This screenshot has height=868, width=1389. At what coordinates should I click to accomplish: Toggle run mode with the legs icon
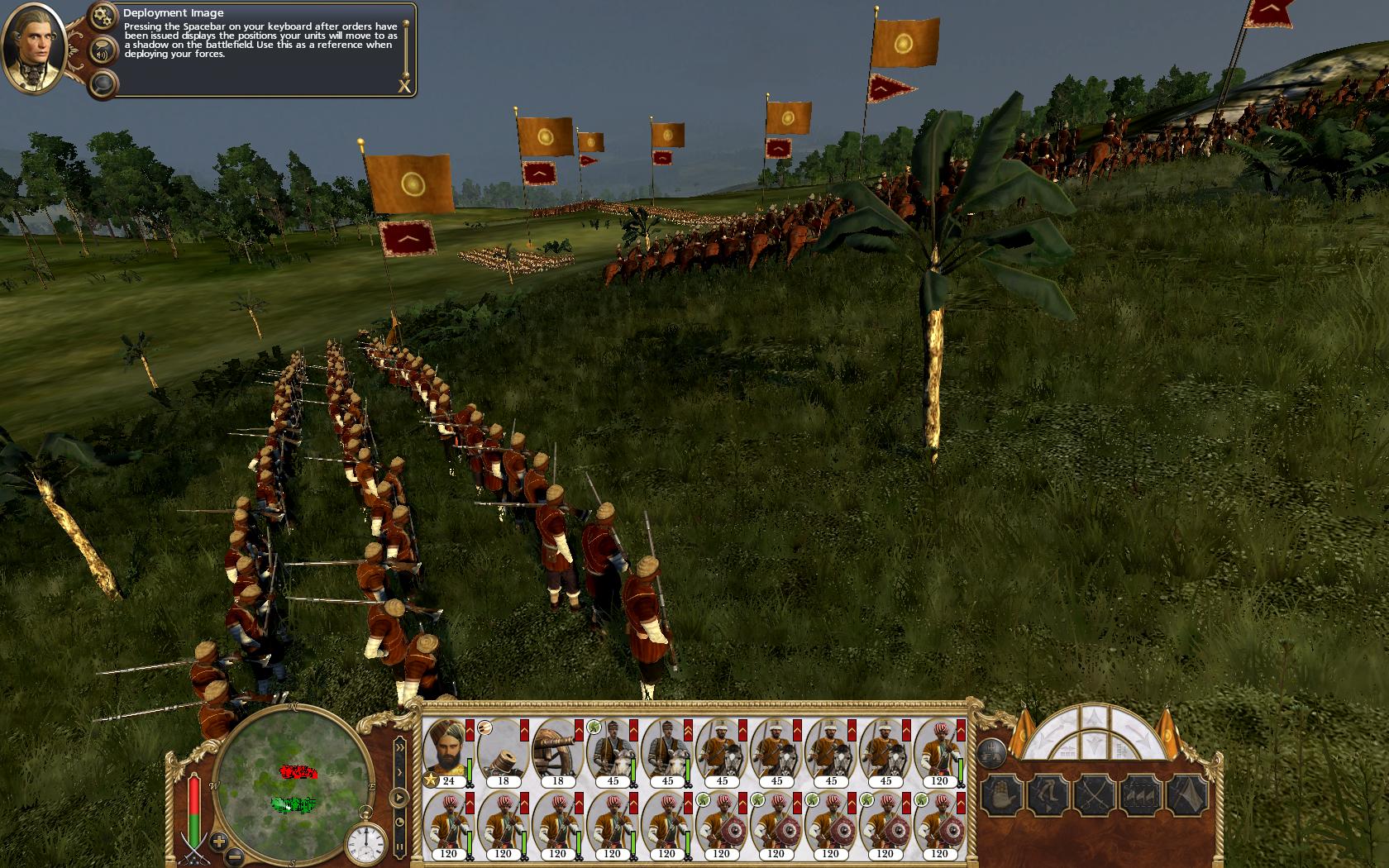pyautogui.click(x=1048, y=795)
